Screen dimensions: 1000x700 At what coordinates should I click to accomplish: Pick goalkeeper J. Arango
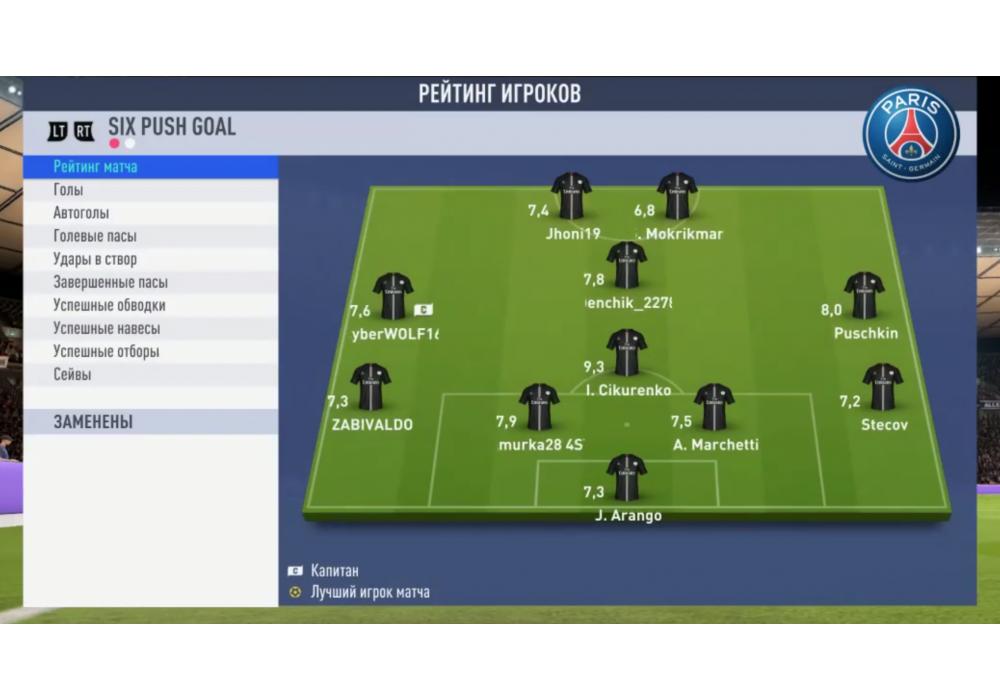pos(626,478)
